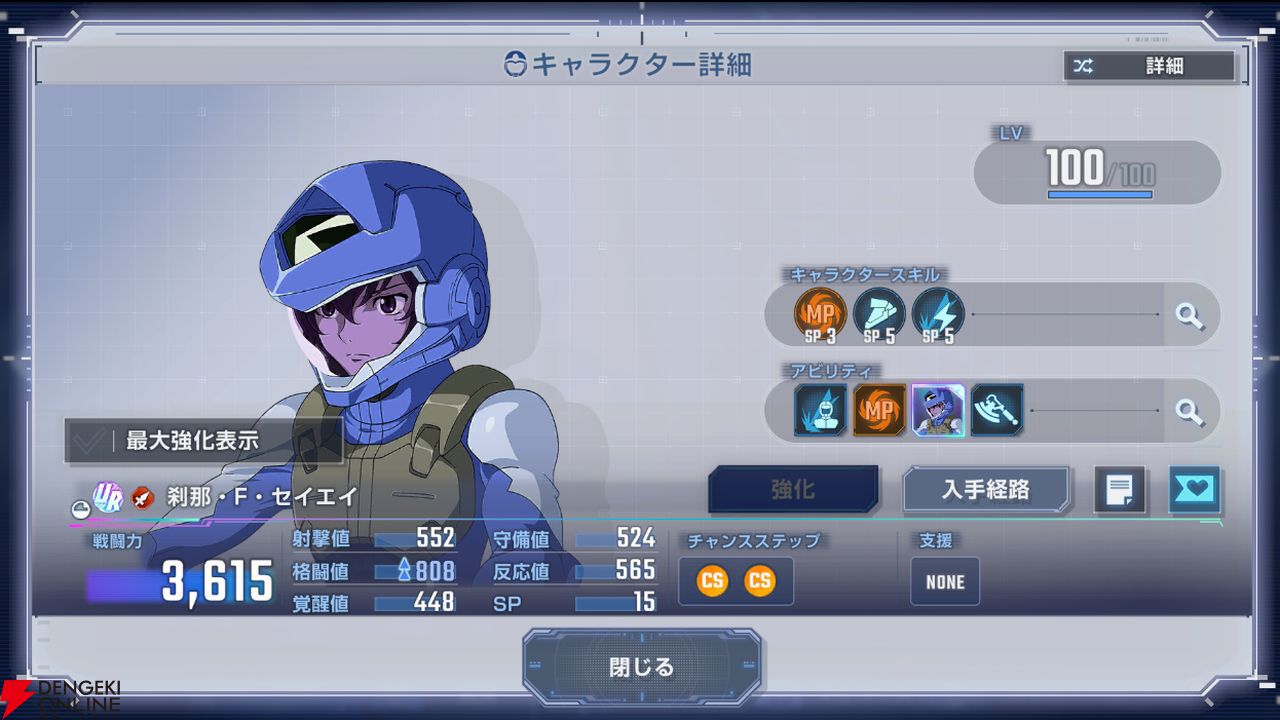Tap the 強化 enhance button
1280x720 pixels.
tap(793, 490)
